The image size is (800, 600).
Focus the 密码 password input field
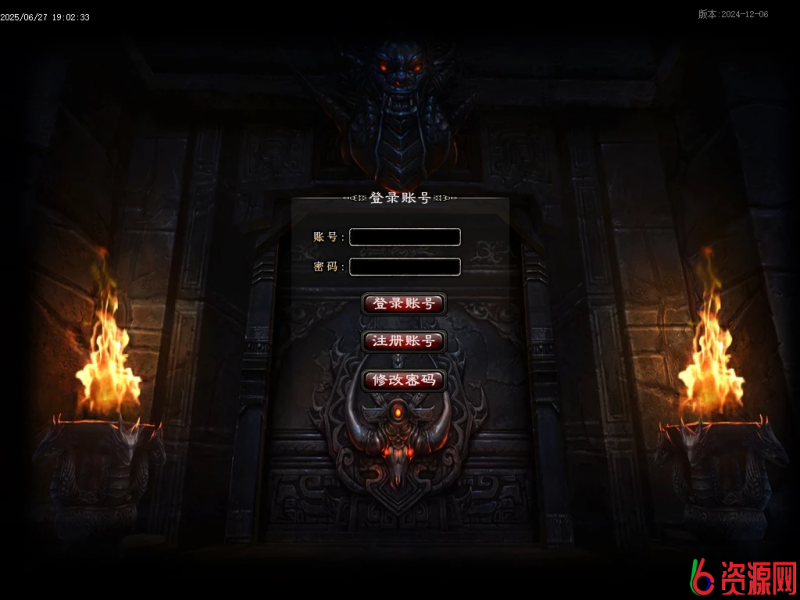(405, 267)
